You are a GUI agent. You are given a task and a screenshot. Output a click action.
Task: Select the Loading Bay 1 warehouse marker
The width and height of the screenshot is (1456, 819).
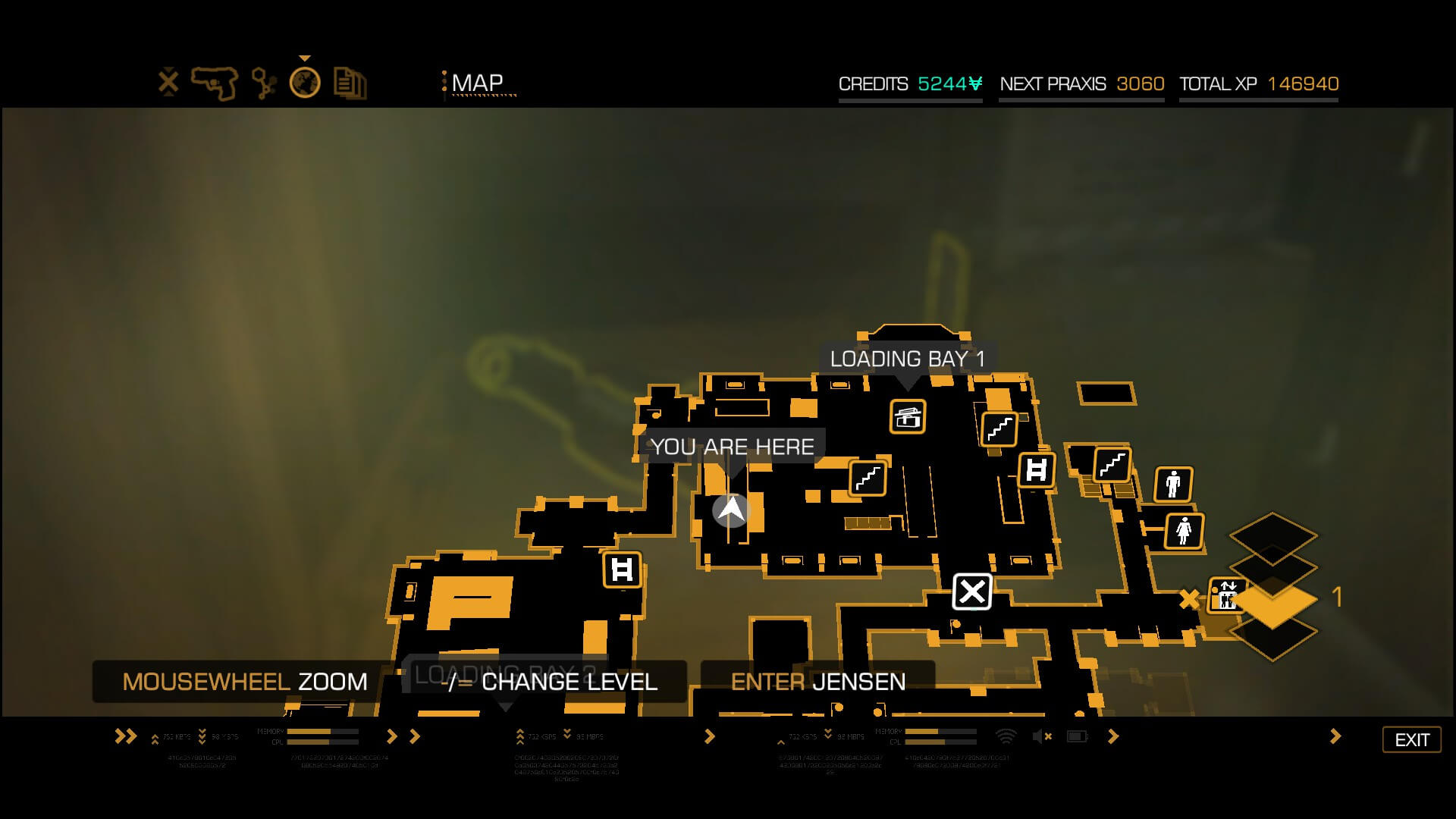[x=908, y=416]
